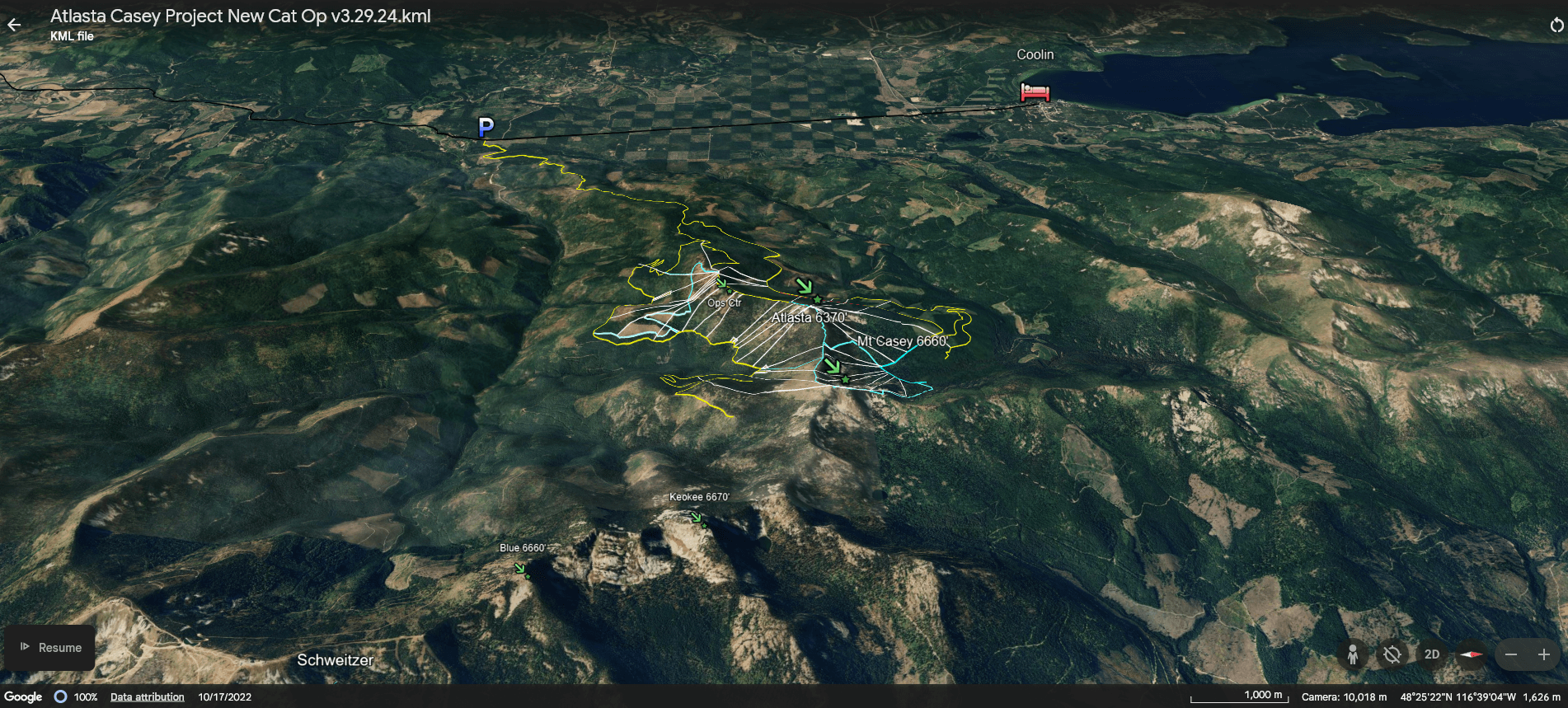The width and height of the screenshot is (1568, 708).
Task: Go back using the left arrow
Action: pyautogui.click(x=14, y=24)
